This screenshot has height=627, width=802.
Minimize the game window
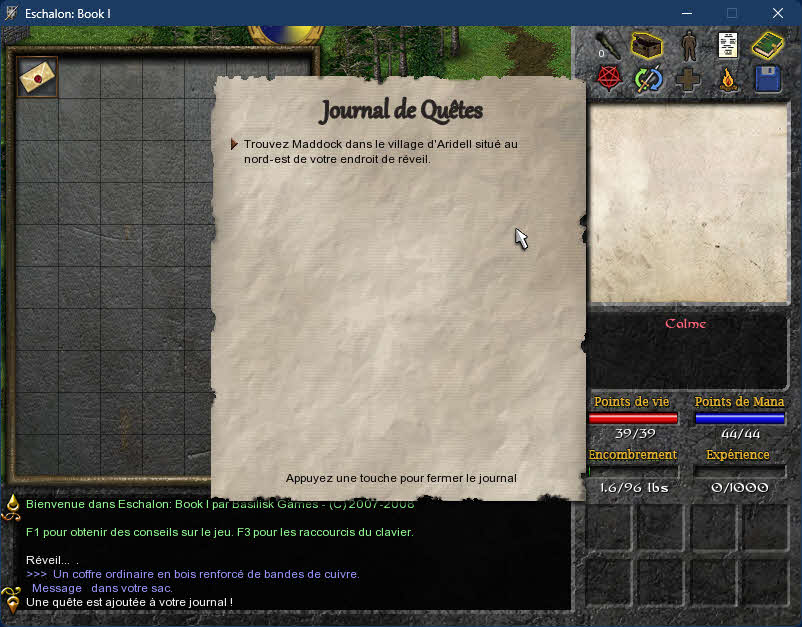686,13
